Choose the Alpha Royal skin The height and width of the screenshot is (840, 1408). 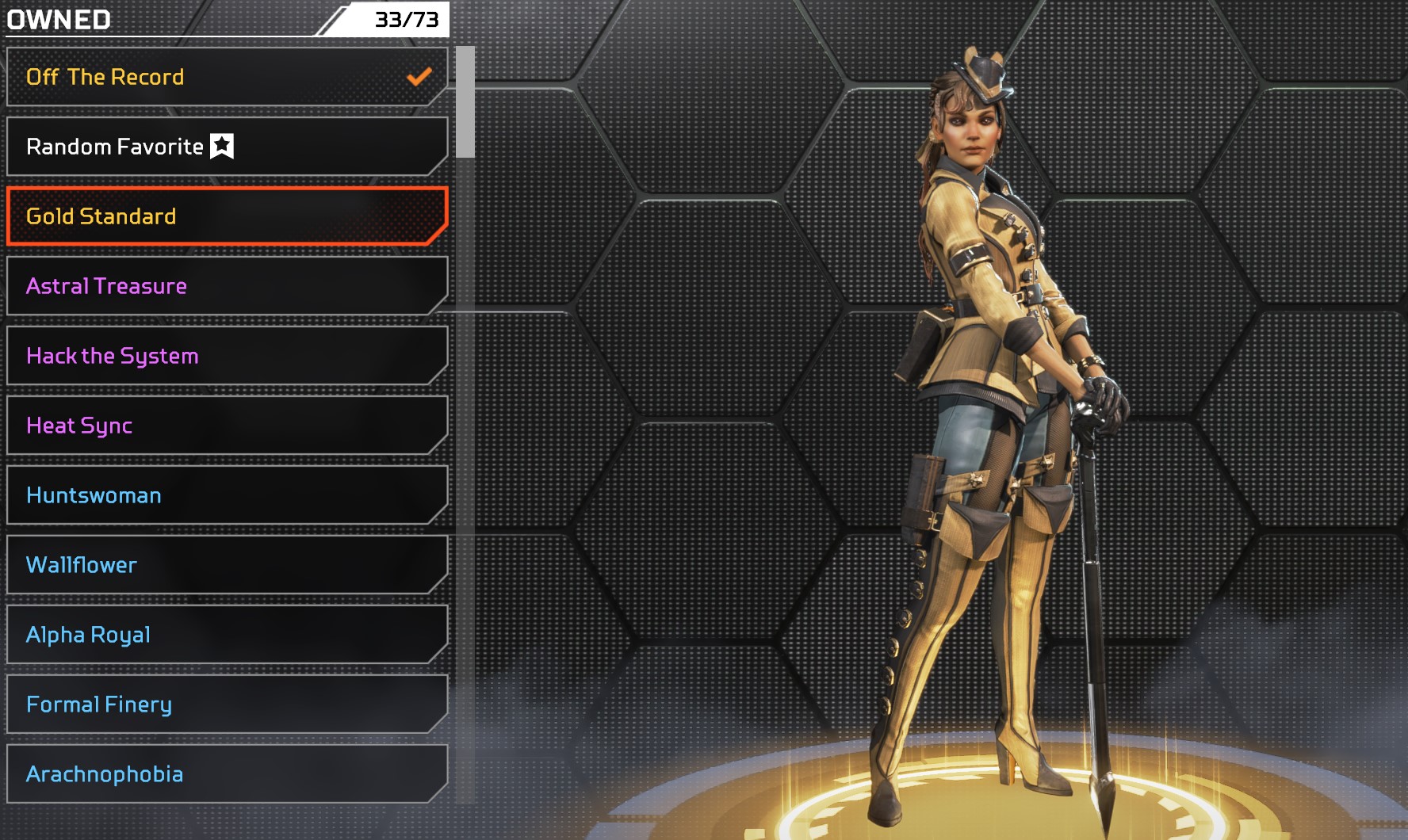[x=226, y=635]
